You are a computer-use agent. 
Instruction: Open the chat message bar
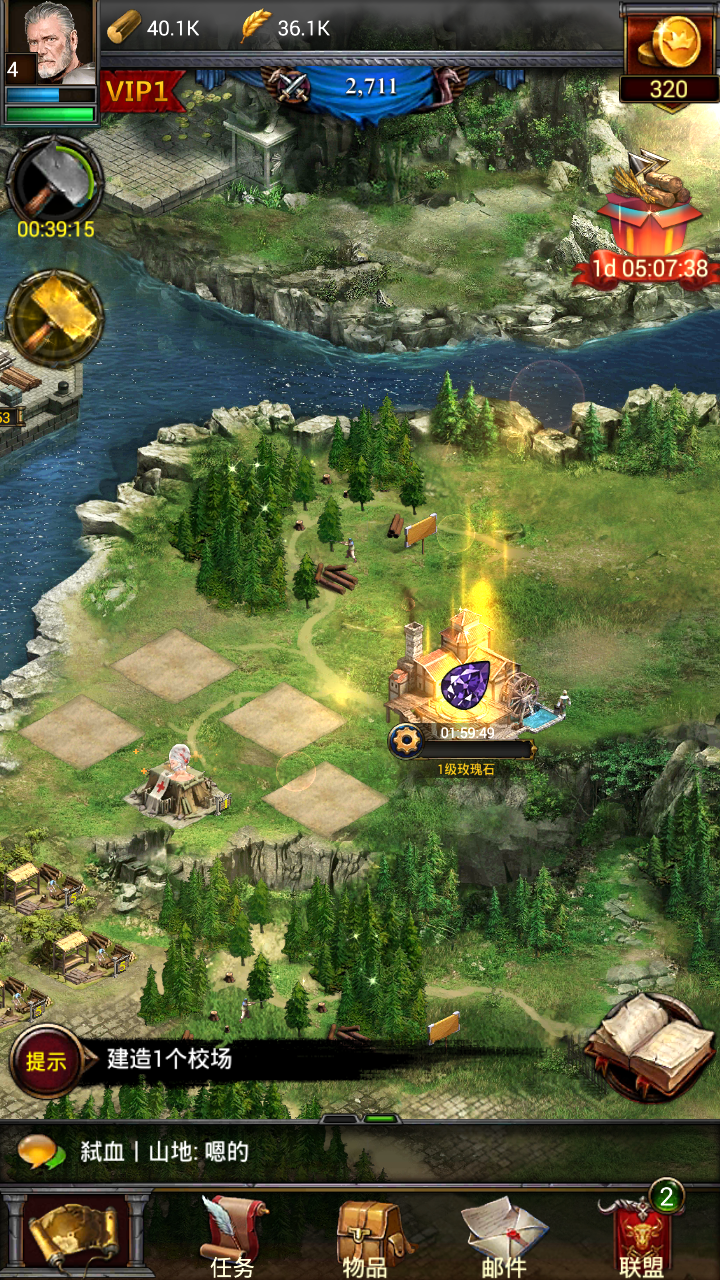point(360,1152)
